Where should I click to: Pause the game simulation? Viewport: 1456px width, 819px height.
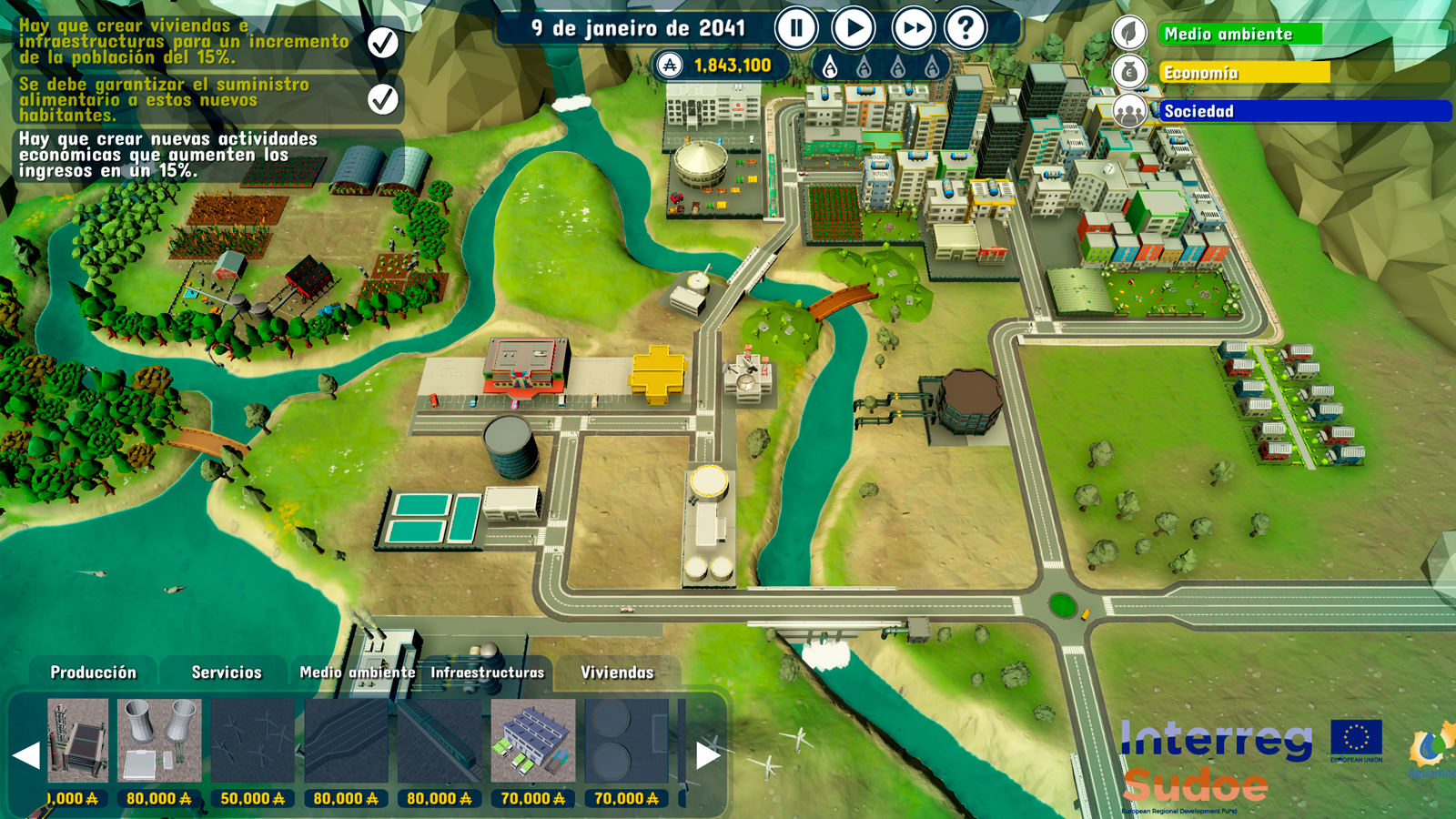point(796,29)
